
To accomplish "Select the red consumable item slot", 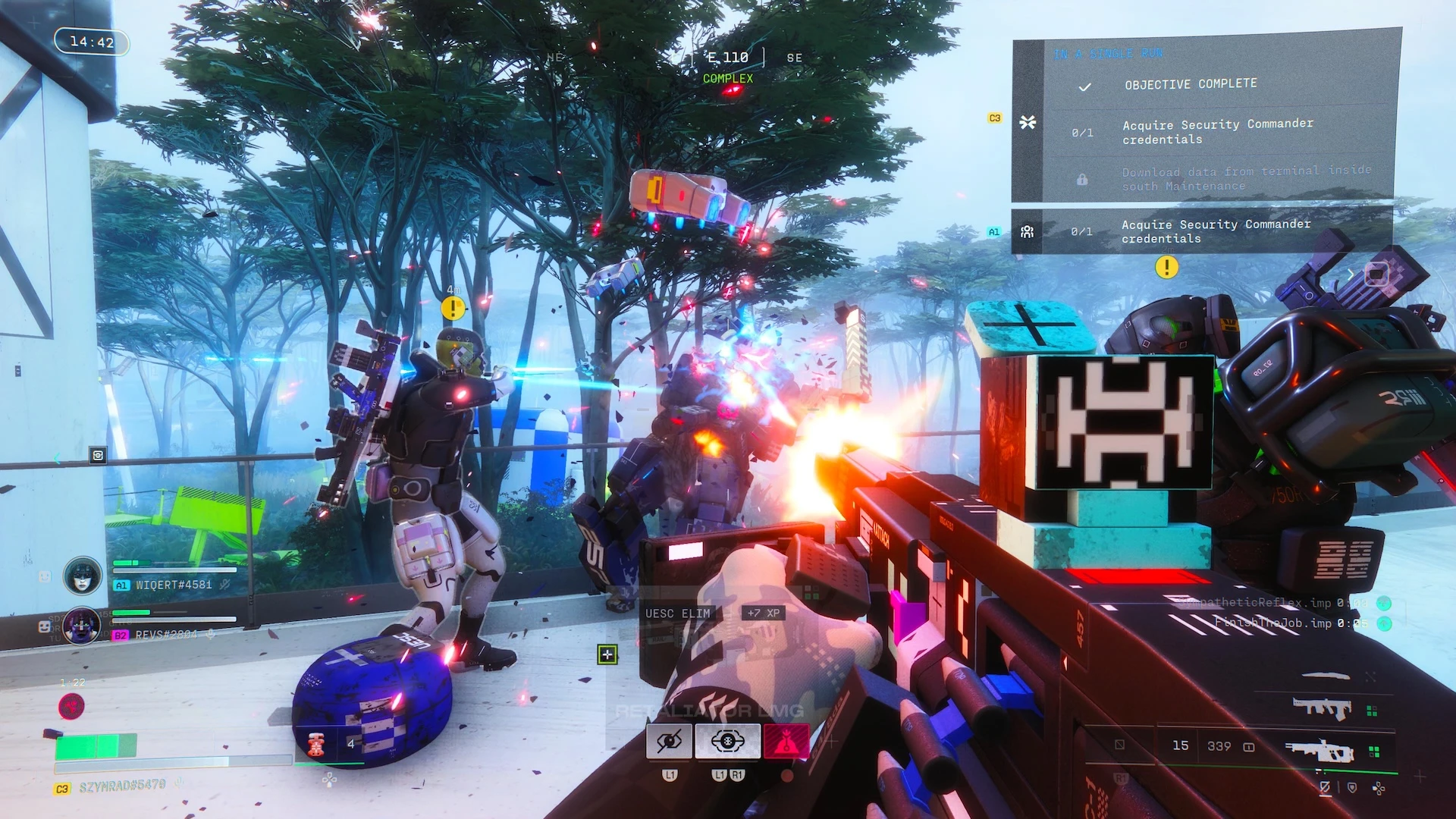I will click(x=316, y=744).
